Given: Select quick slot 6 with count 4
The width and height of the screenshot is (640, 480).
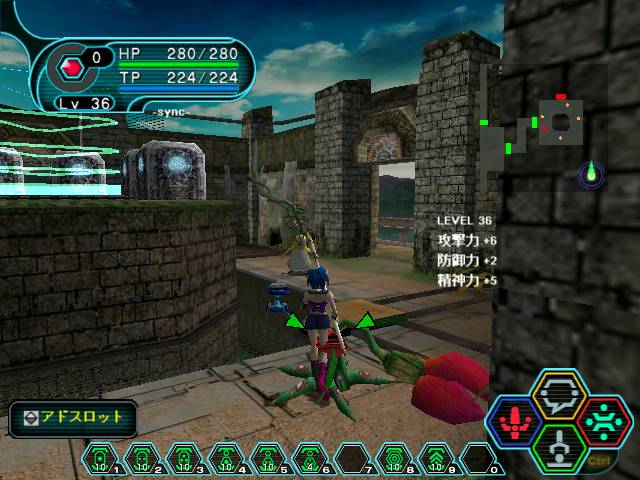Looking at the screenshot, I should (x=308, y=459).
